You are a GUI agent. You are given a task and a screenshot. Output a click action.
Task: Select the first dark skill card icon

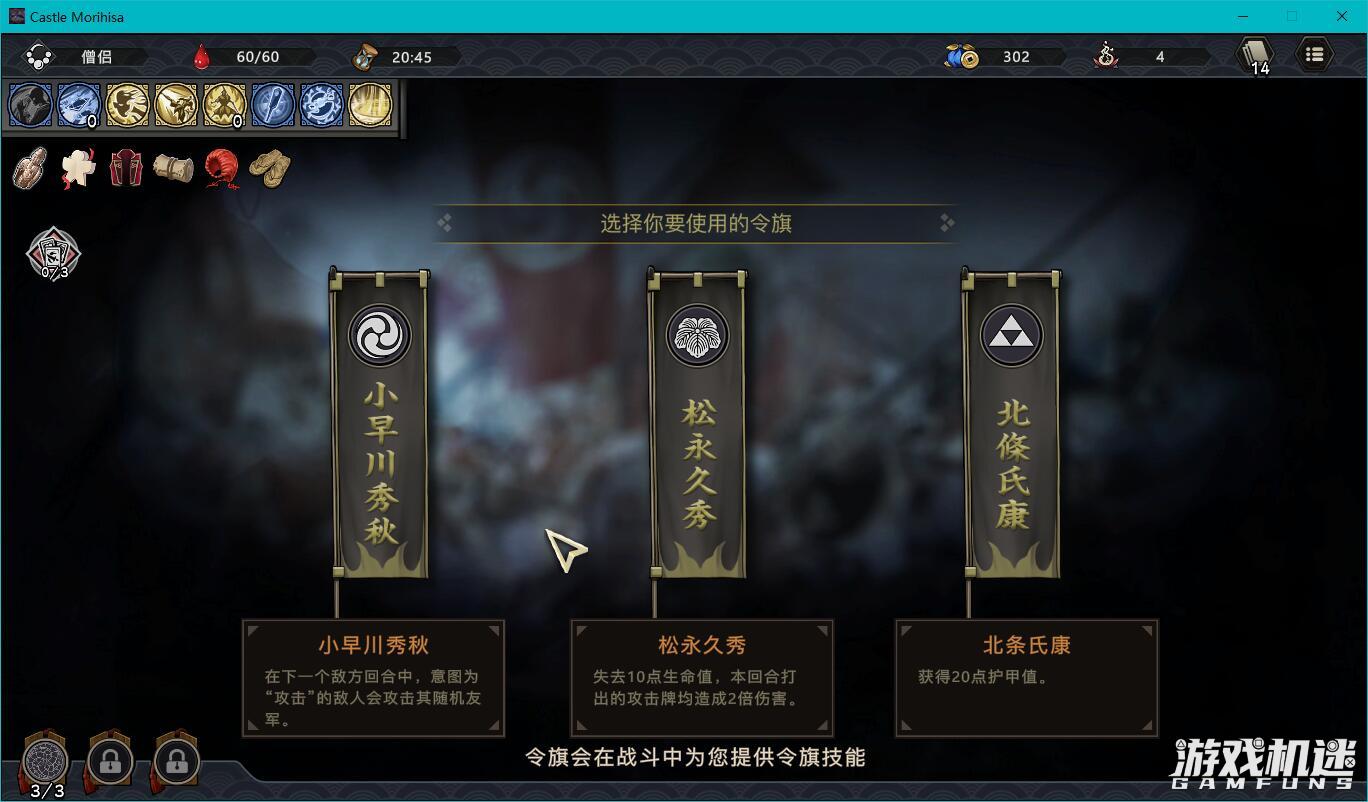tap(30, 105)
